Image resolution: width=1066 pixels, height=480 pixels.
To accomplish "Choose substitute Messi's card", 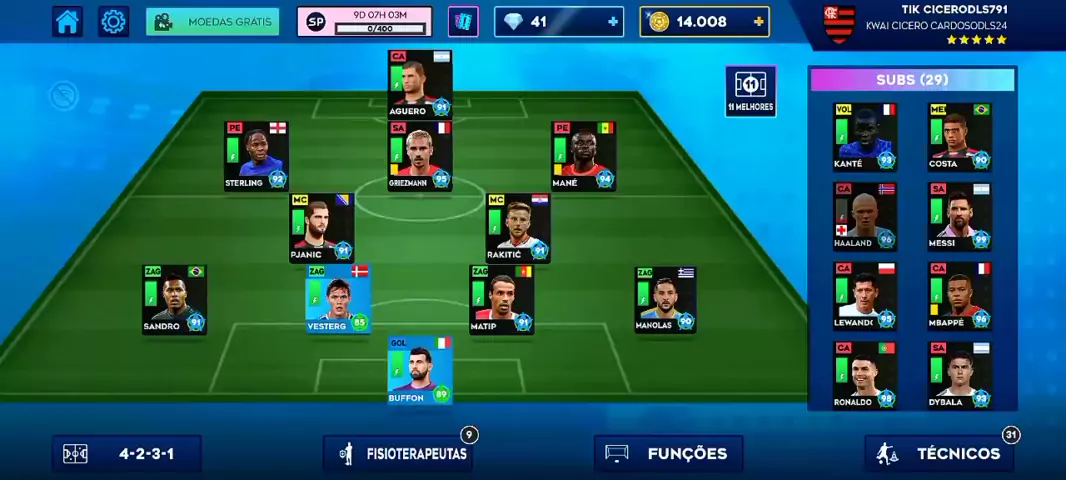I will (960, 215).
